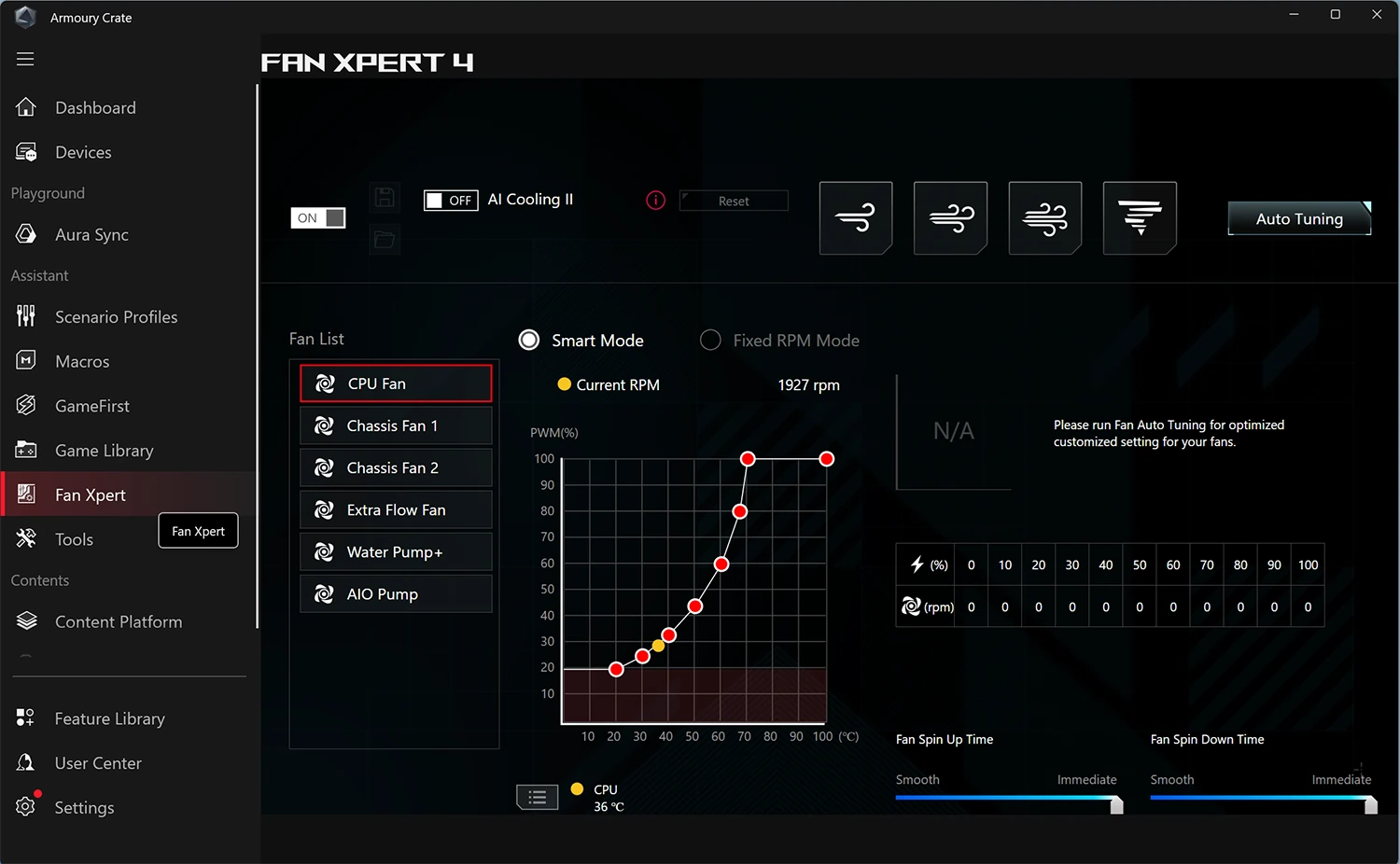This screenshot has width=1400, height=864.
Task: Open the Dashboard page
Action: (x=95, y=107)
